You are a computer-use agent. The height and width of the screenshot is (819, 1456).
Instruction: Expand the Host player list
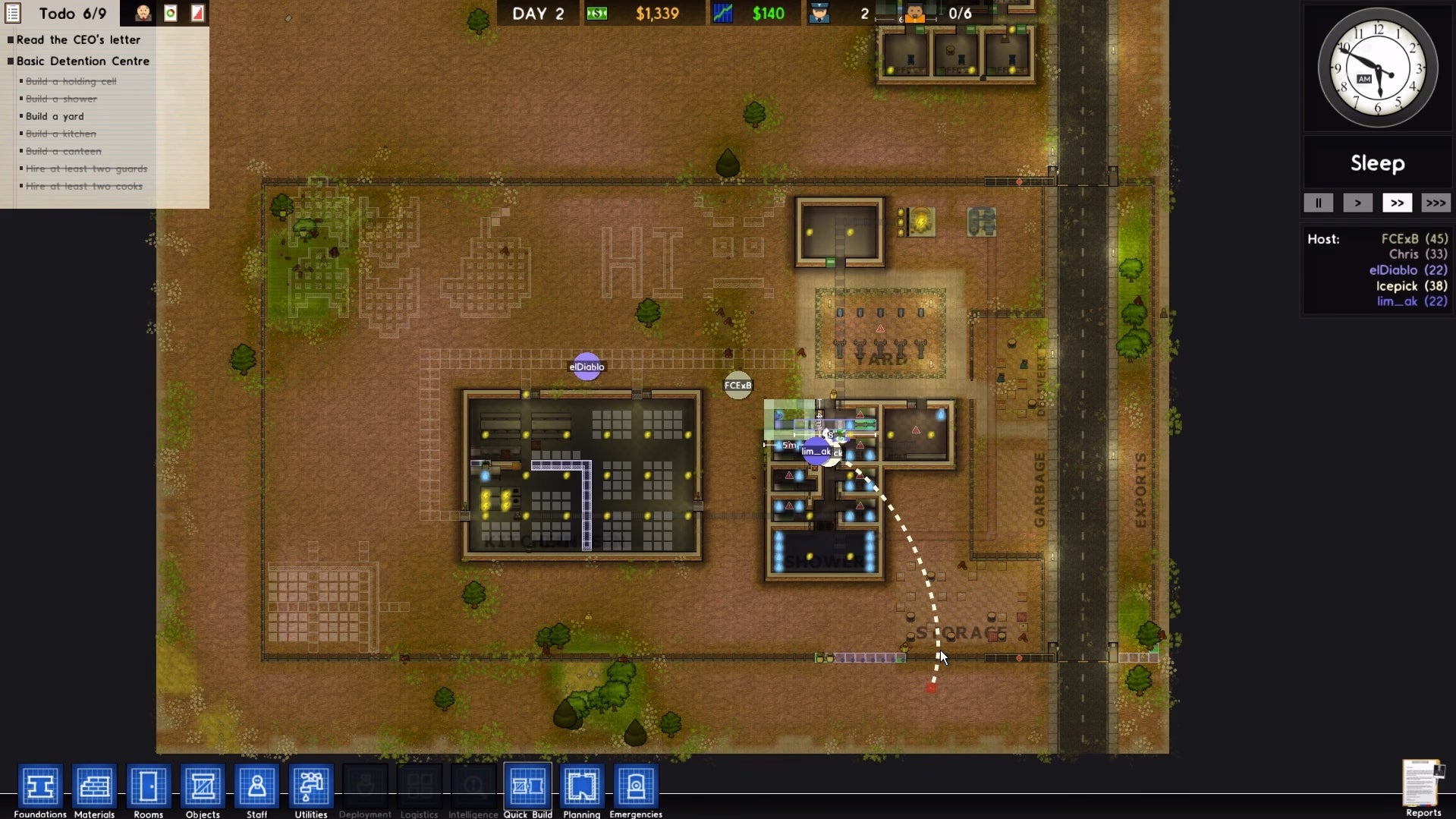1324,238
